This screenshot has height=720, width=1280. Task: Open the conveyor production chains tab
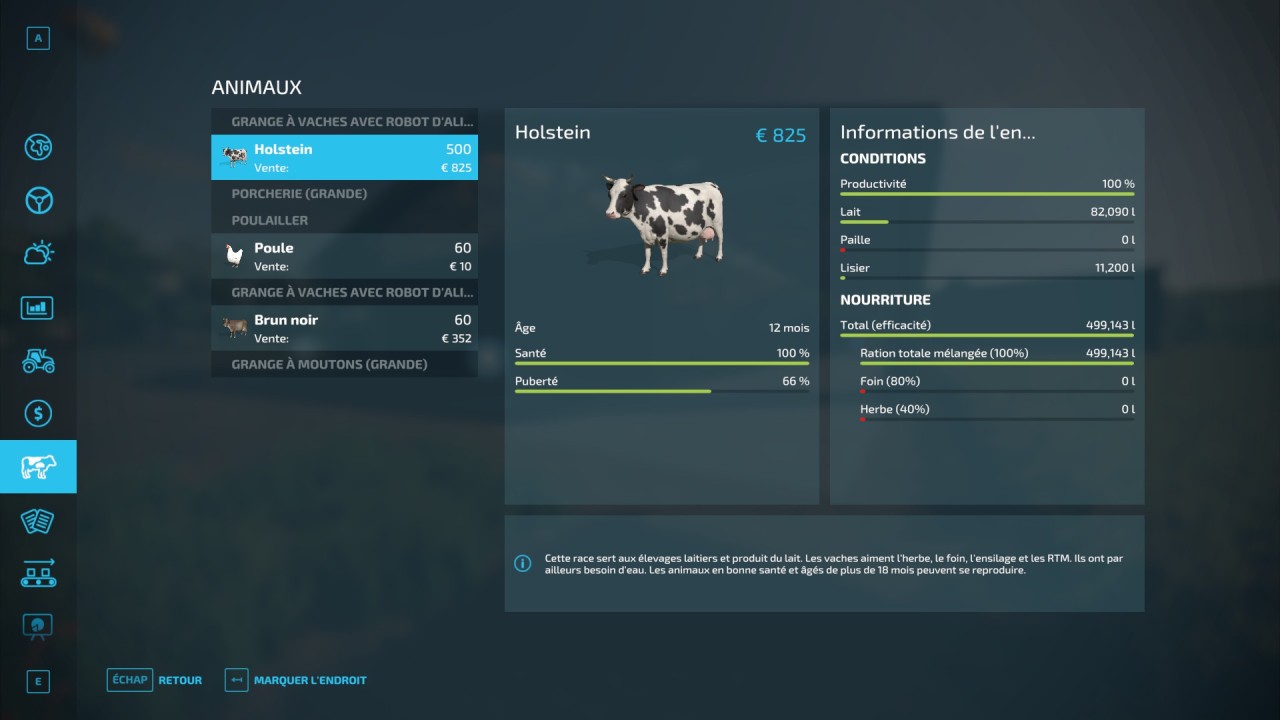38,573
